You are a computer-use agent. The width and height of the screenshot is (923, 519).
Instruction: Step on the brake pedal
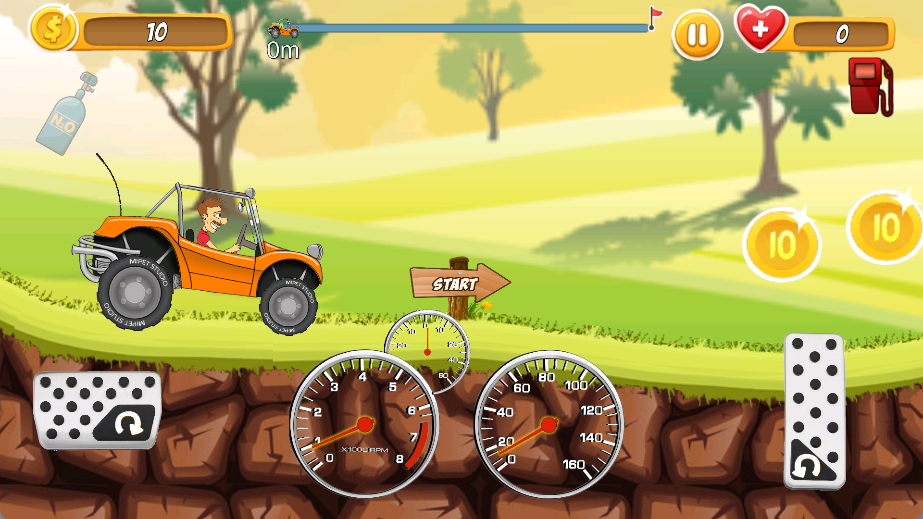point(97,410)
